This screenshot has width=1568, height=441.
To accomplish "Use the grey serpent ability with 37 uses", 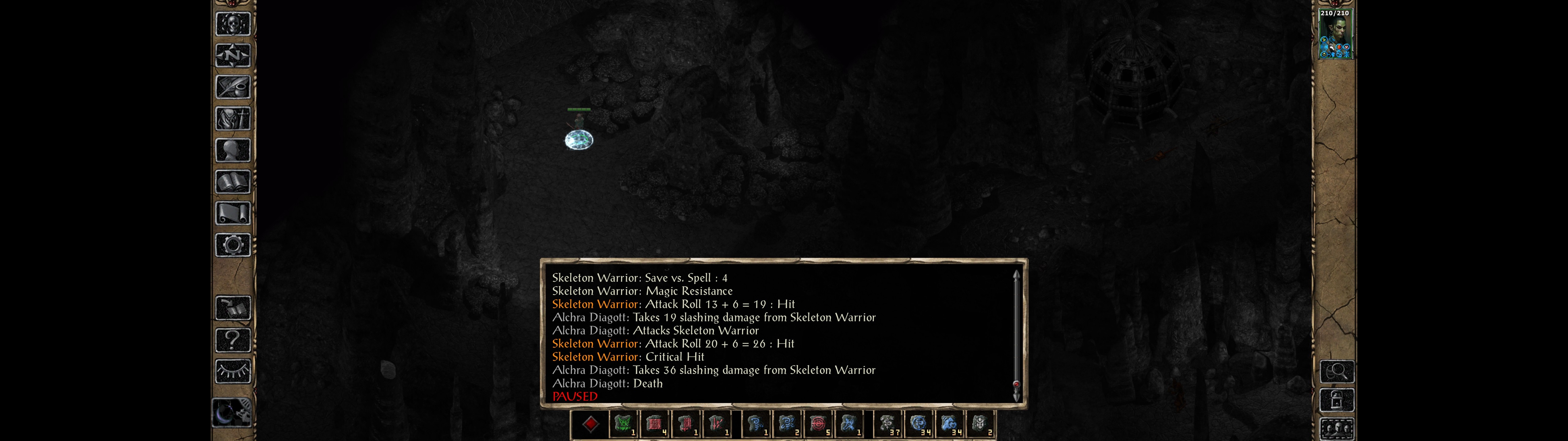I will [888, 424].
